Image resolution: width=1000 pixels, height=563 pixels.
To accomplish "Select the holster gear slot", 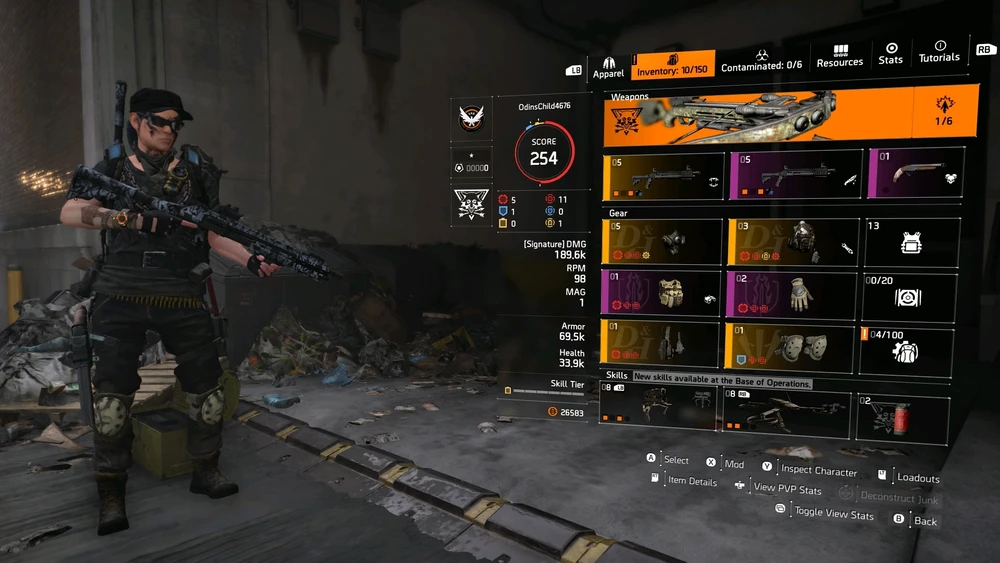I will pos(661,344).
